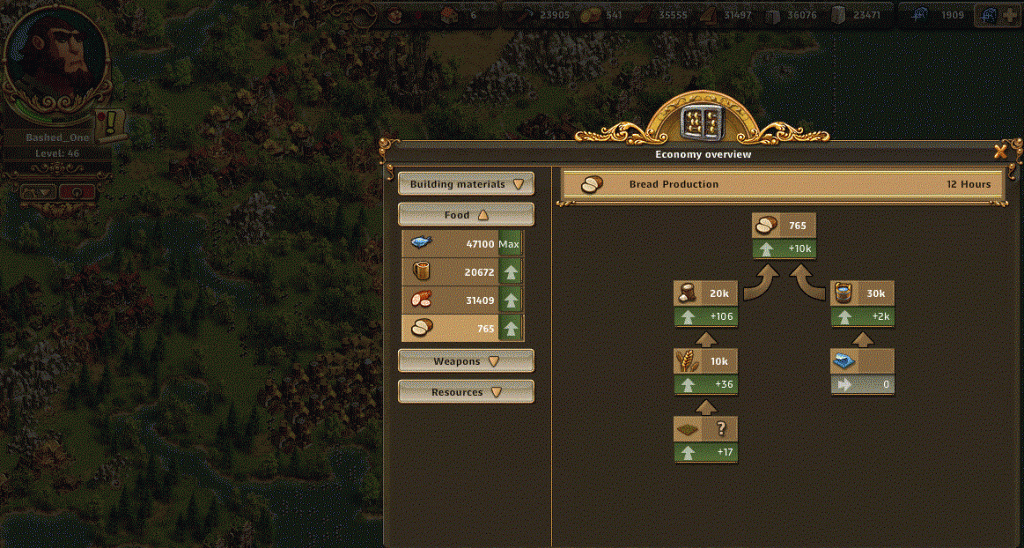
Task: Select the fish row in Food list
Action: click(x=462, y=244)
